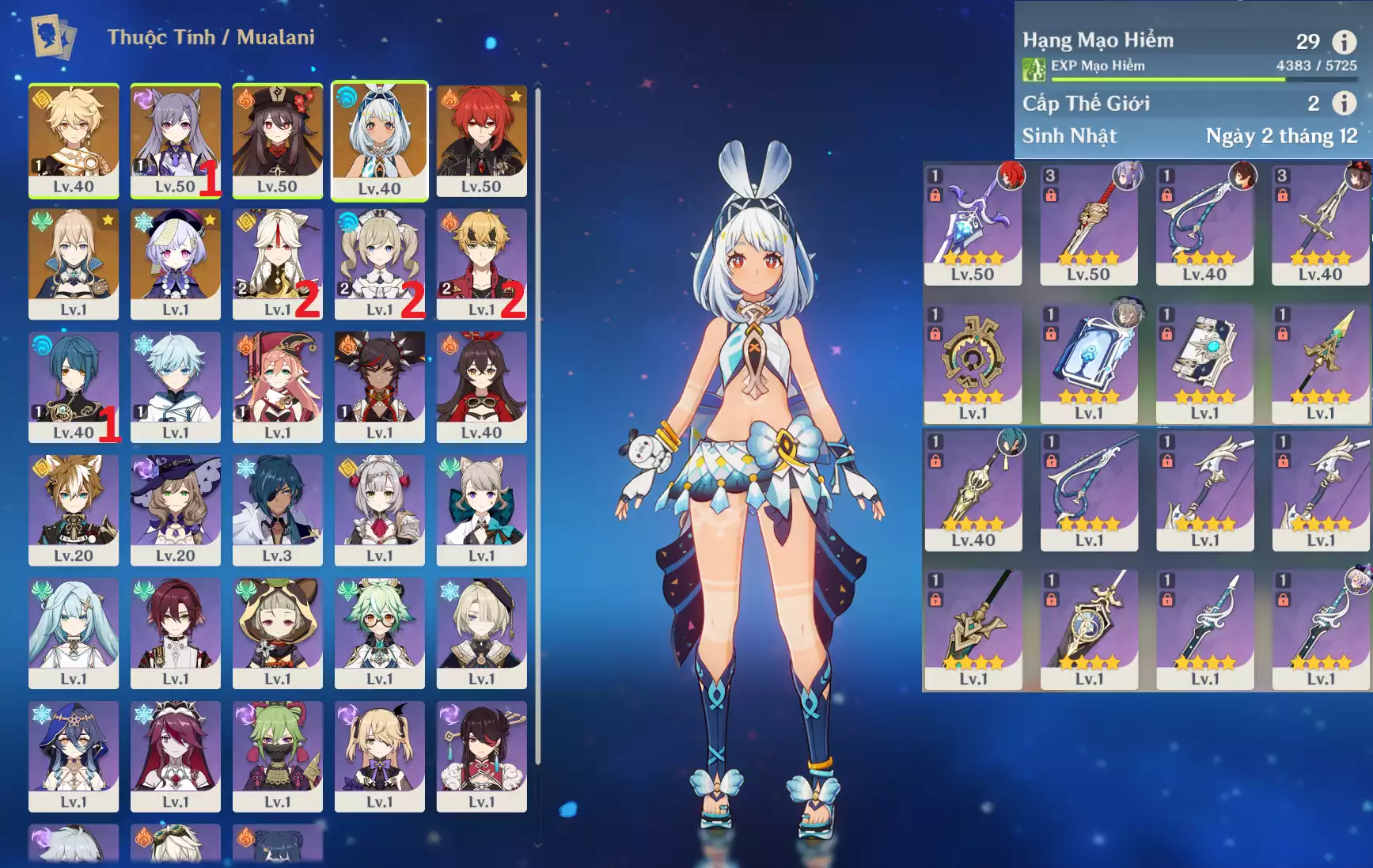Select Xingqiu's blue-haired portrait at Lv.40

74,387
